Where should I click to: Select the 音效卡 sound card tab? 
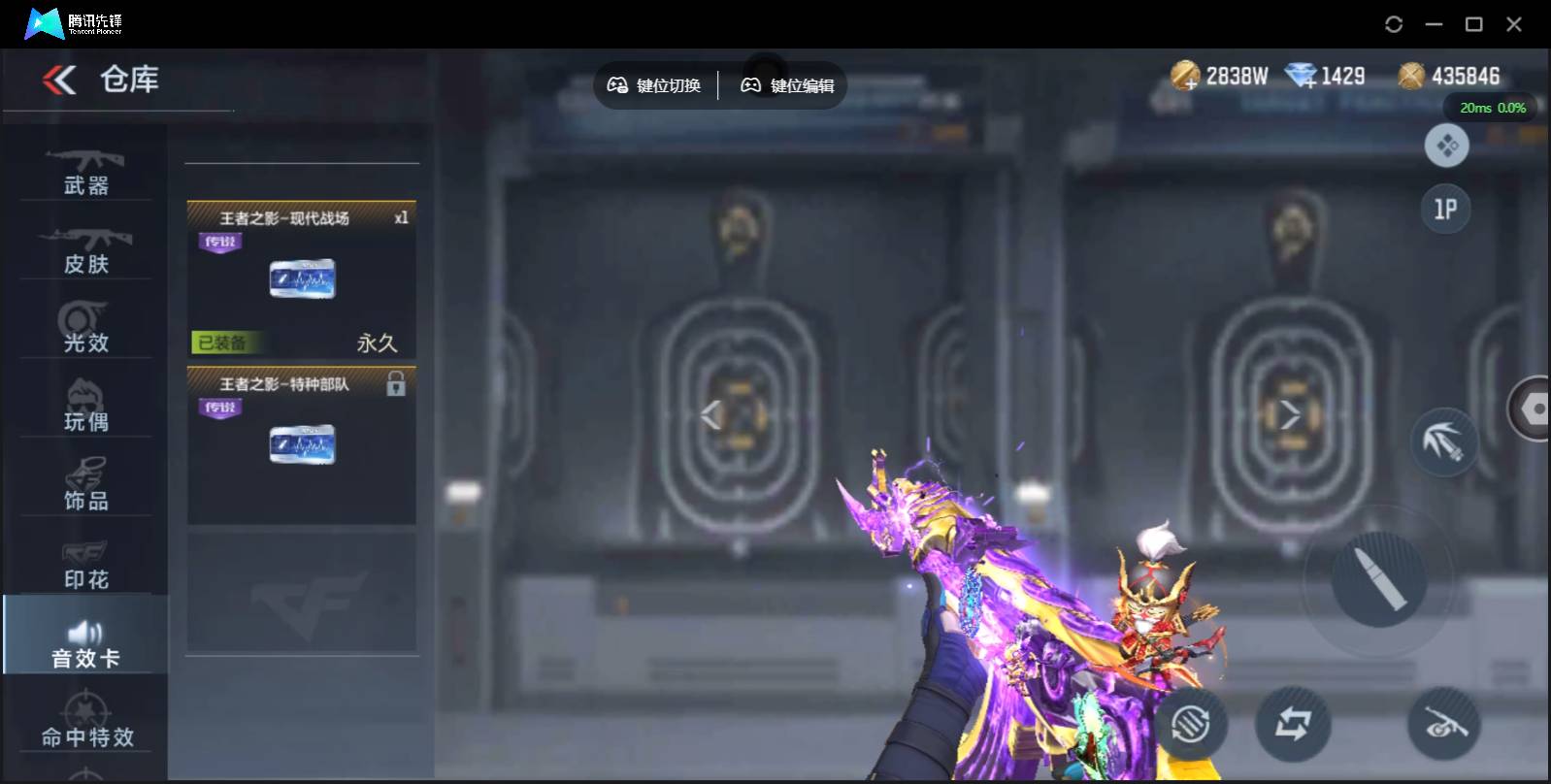pyautogui.click(x=85, y=642)
